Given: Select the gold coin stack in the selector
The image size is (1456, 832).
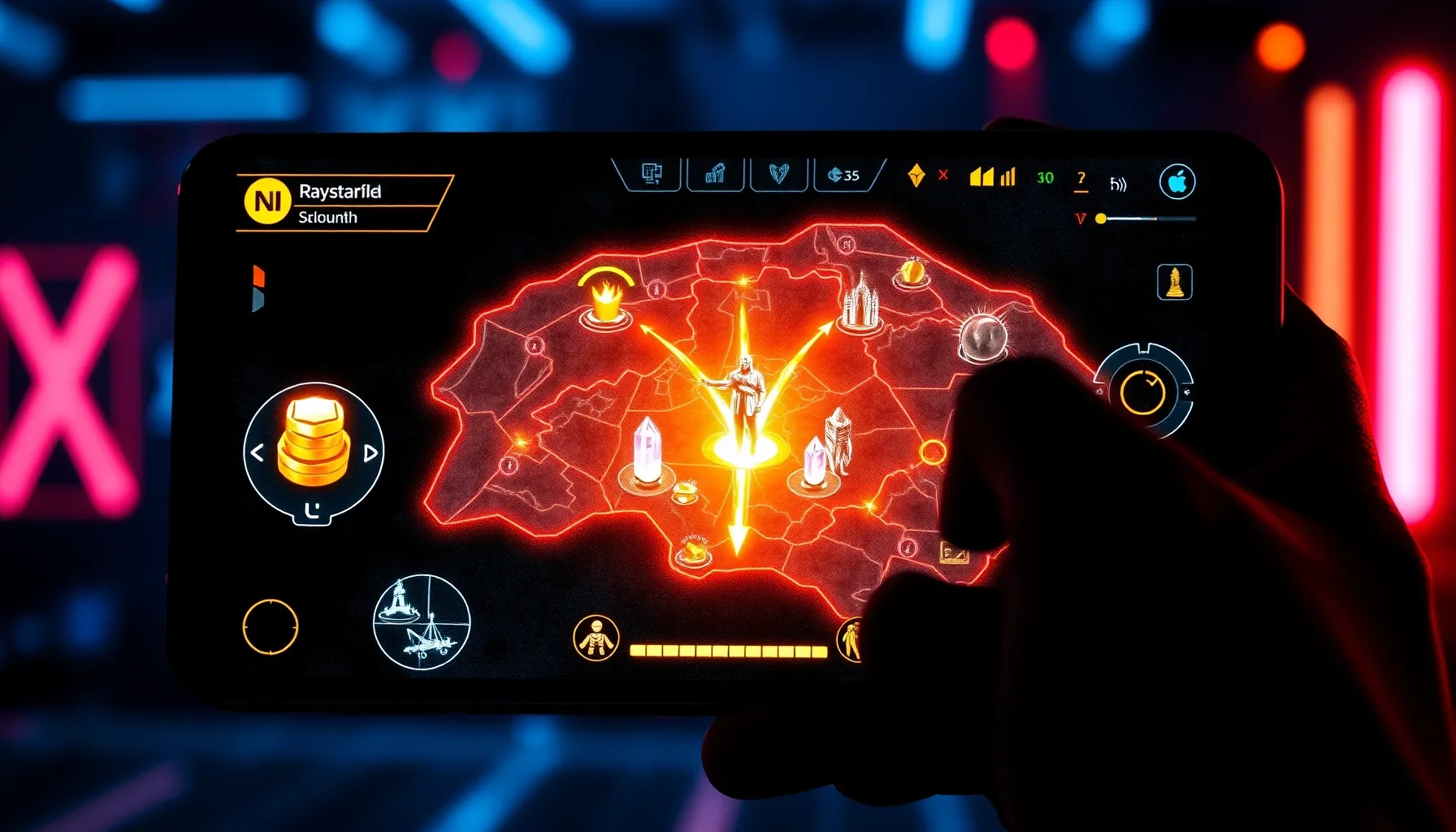Looking at the screenshot, I should [314, 443].
